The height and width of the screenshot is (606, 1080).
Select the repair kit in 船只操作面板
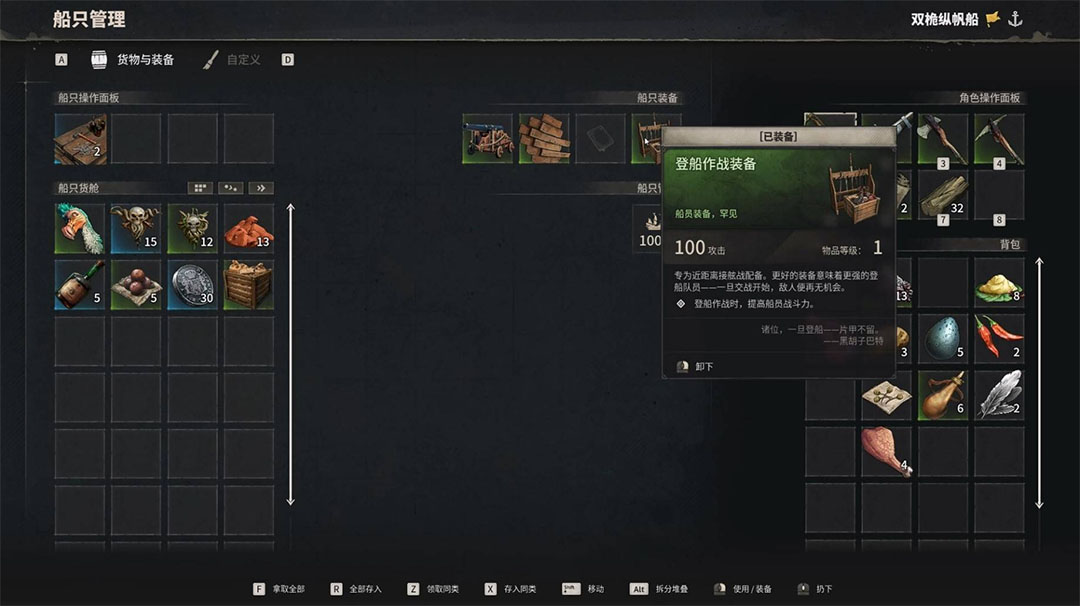[x=80, y=139]
